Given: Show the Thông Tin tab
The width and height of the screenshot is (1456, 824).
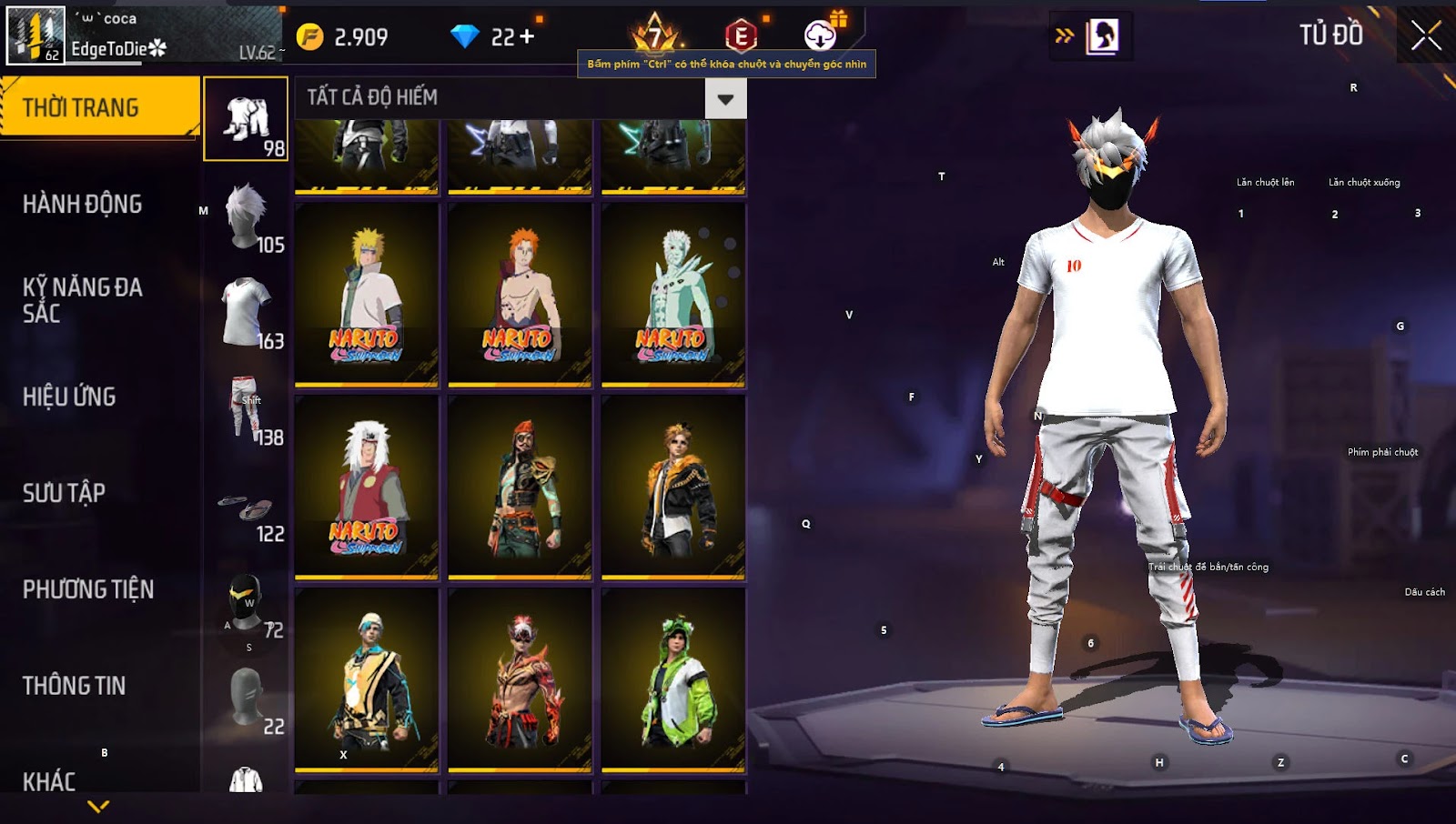Looking at the screenshot, I should click(x=74, y=686).
